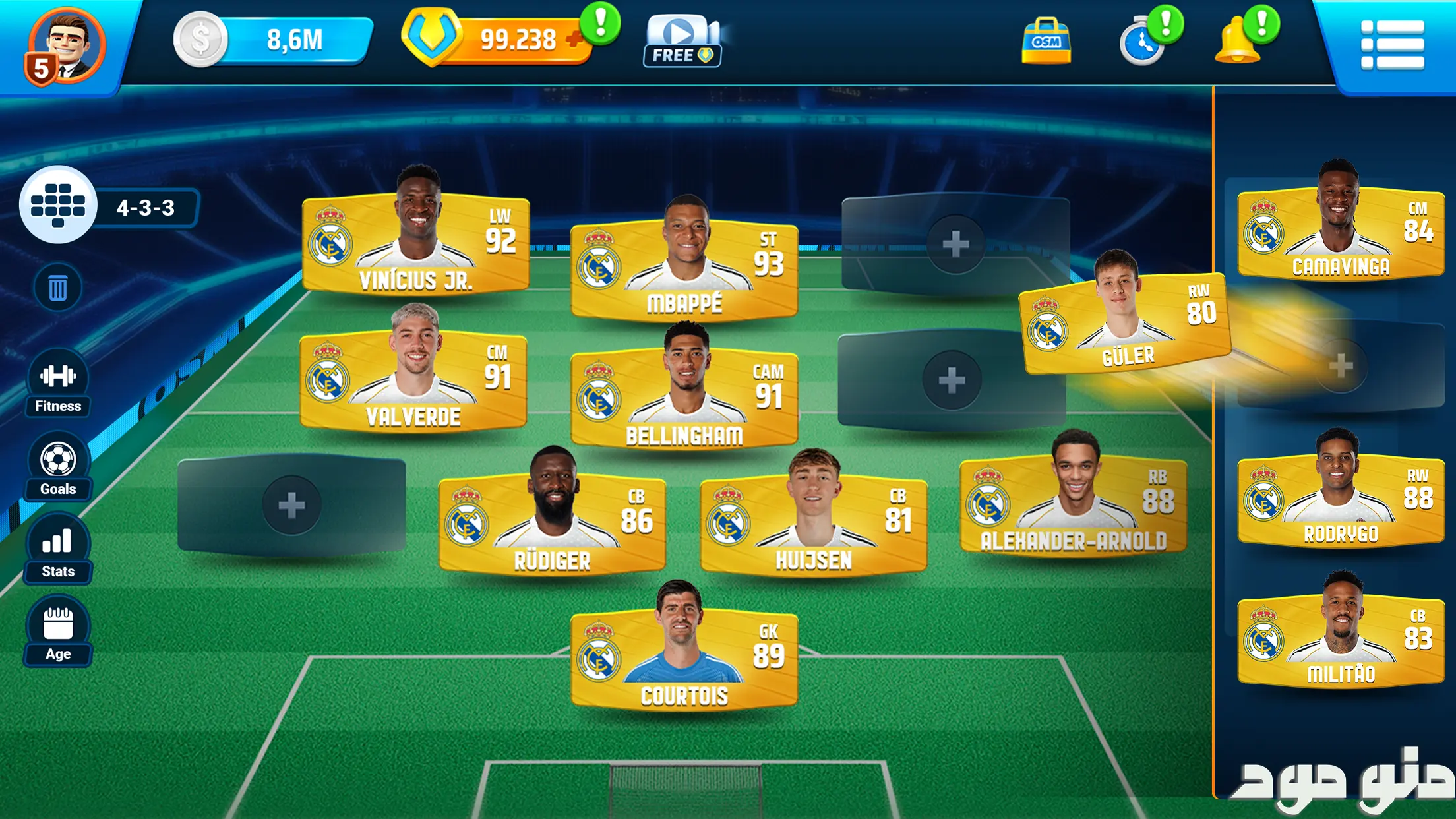1456x819 pixels.
Task: Select the Mbappé striker card
Action: 684,269
